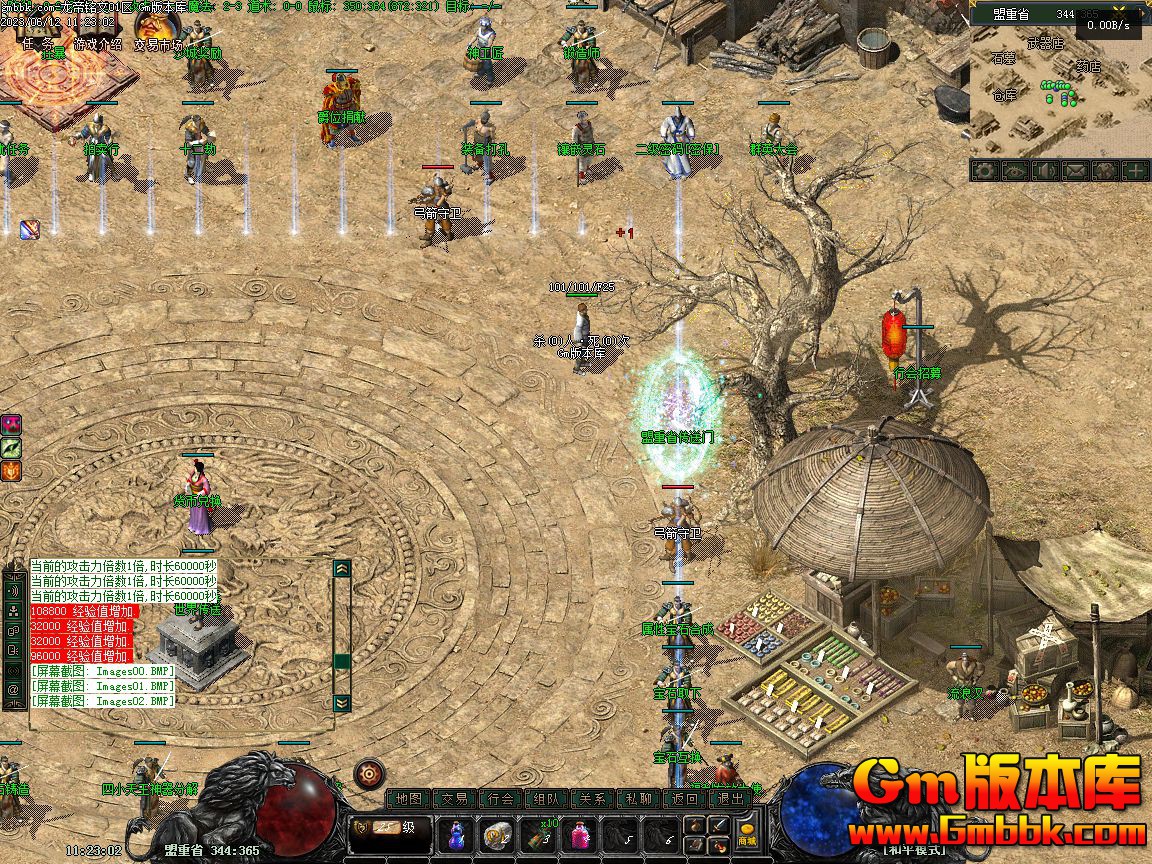The height and width of the screenshot is (864, 1152).
Task: Click the 交易 trade button
Action: pos(455,799)
